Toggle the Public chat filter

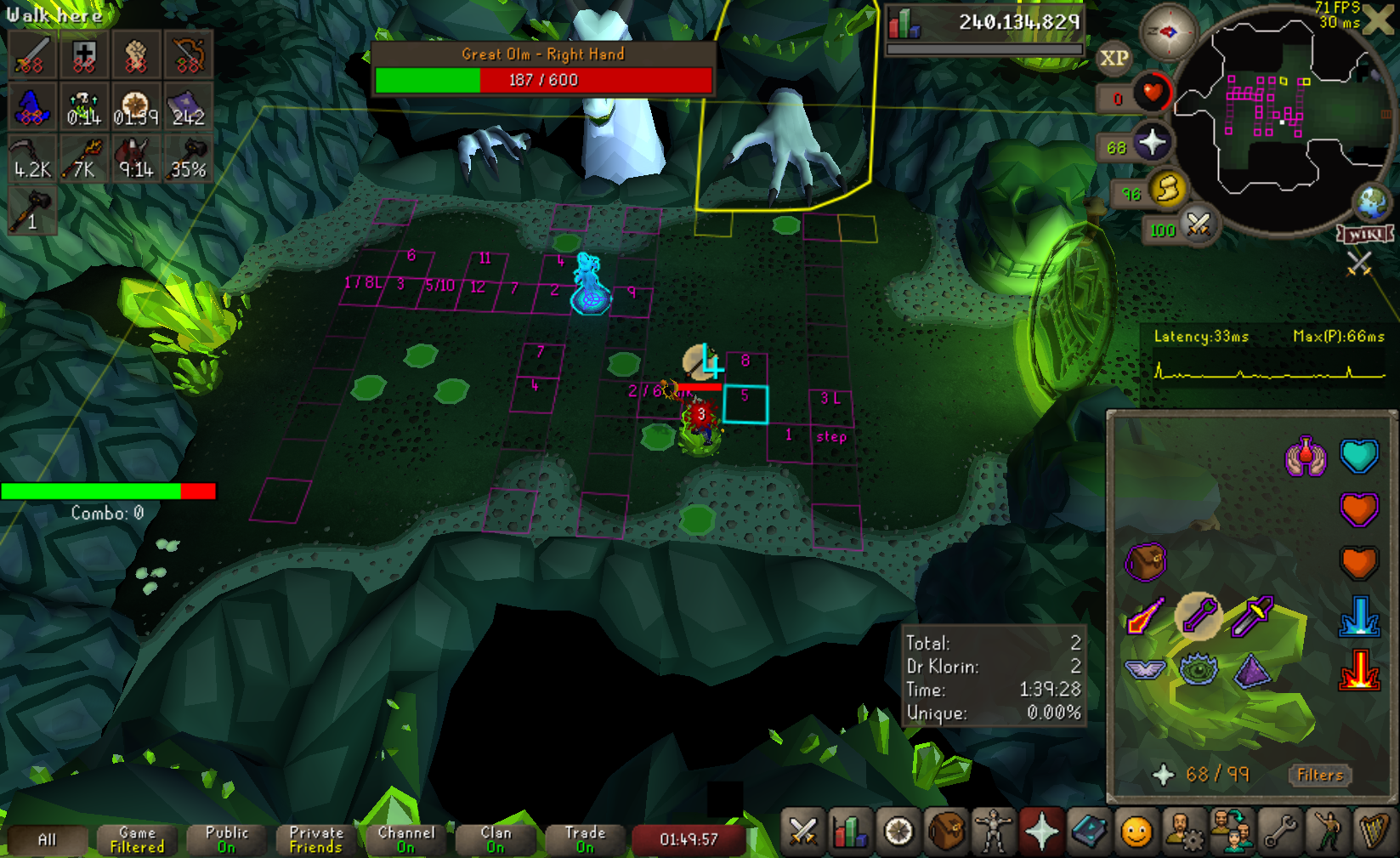pyautogui.click(x=227, y=839)
